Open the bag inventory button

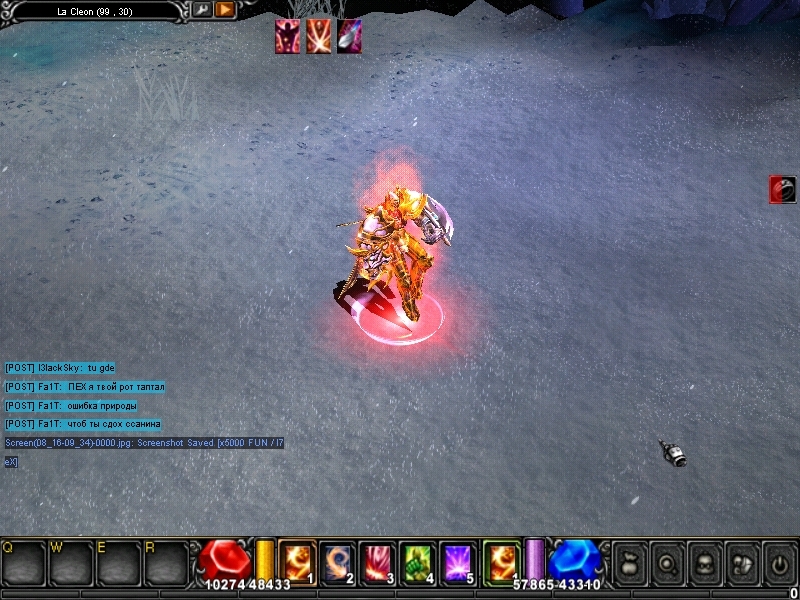(x=629, y=564)
